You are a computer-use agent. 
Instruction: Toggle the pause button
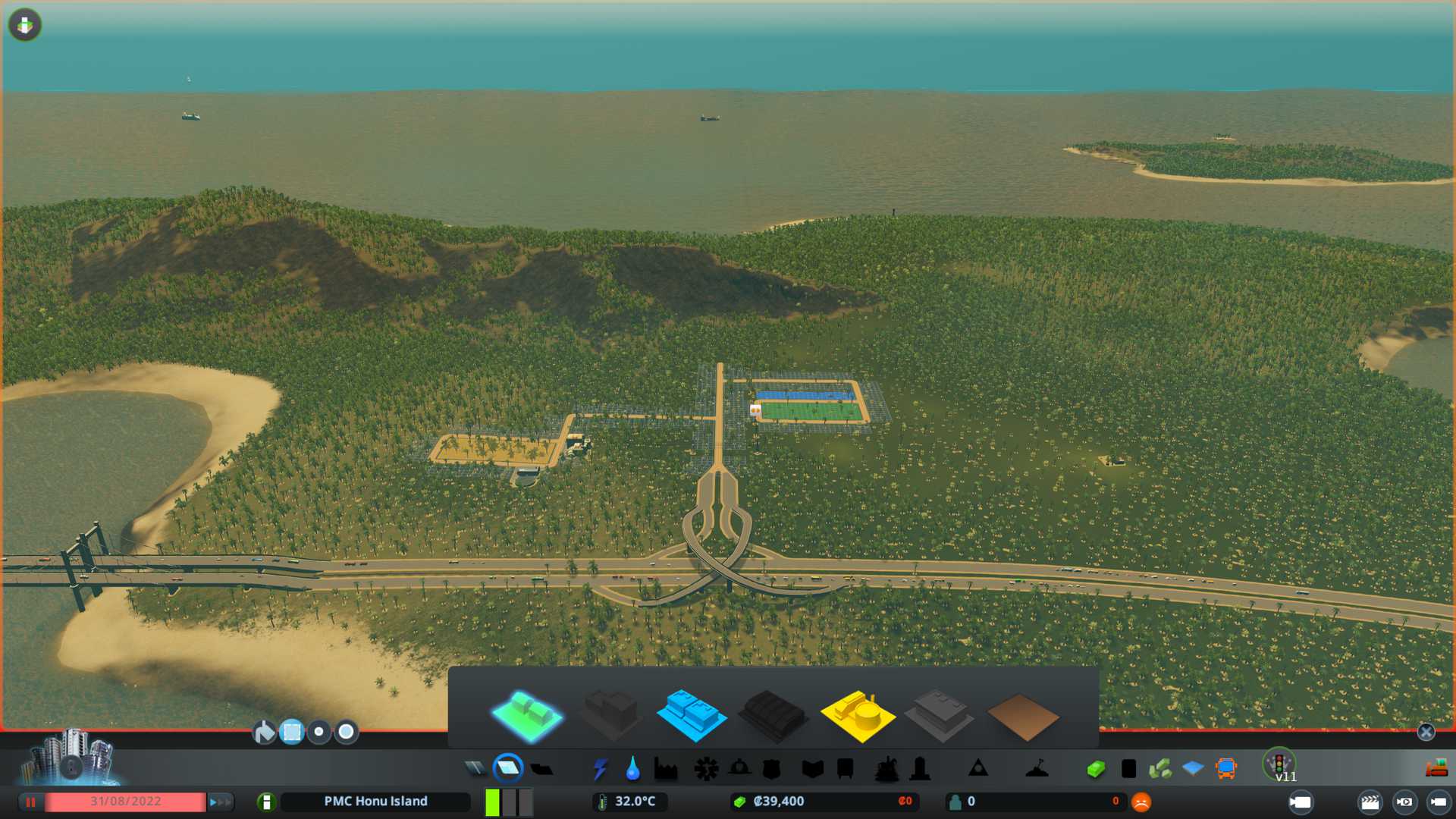(x=30, y=802)
